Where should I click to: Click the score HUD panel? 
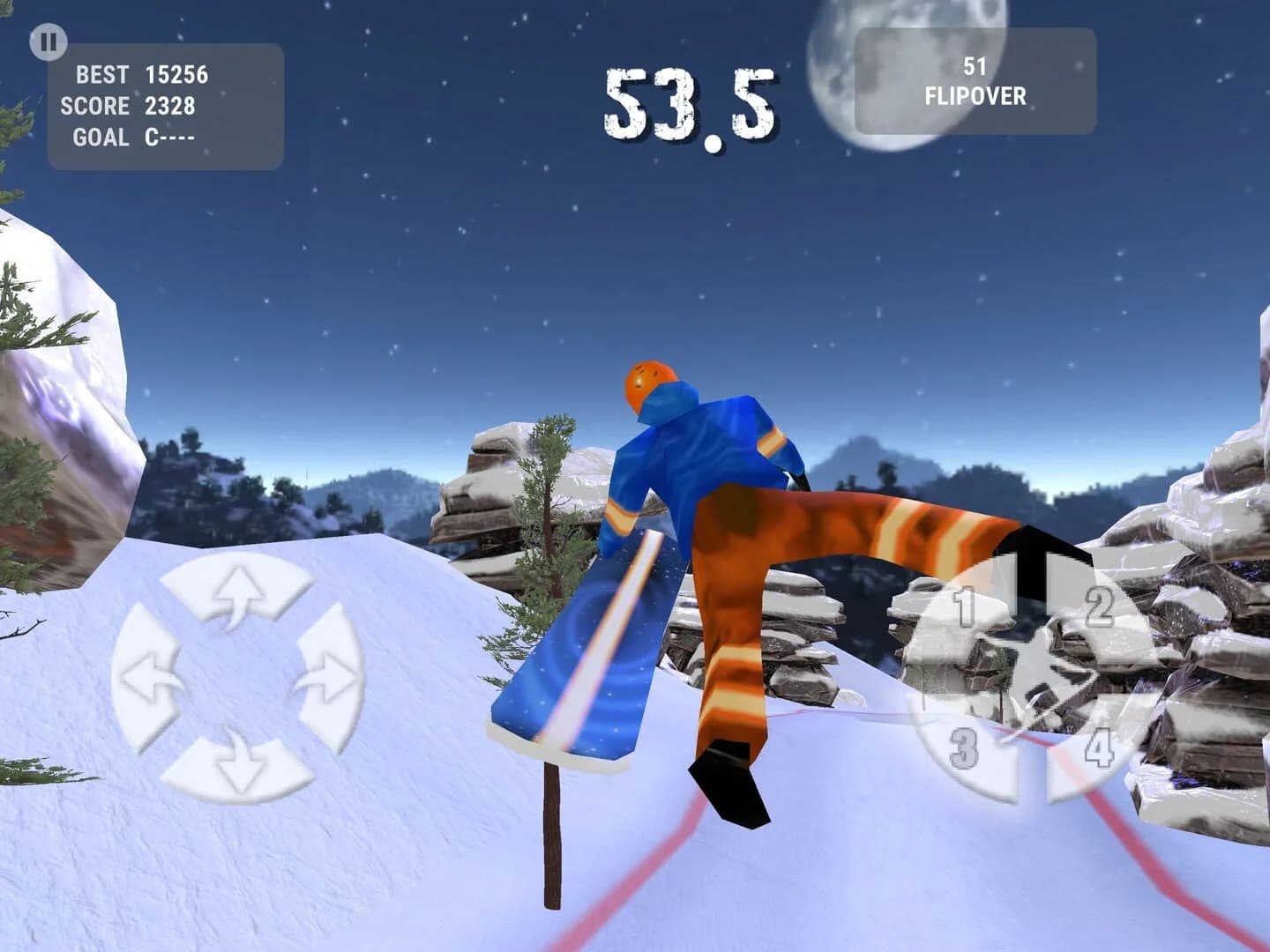(x=168, y=108)
